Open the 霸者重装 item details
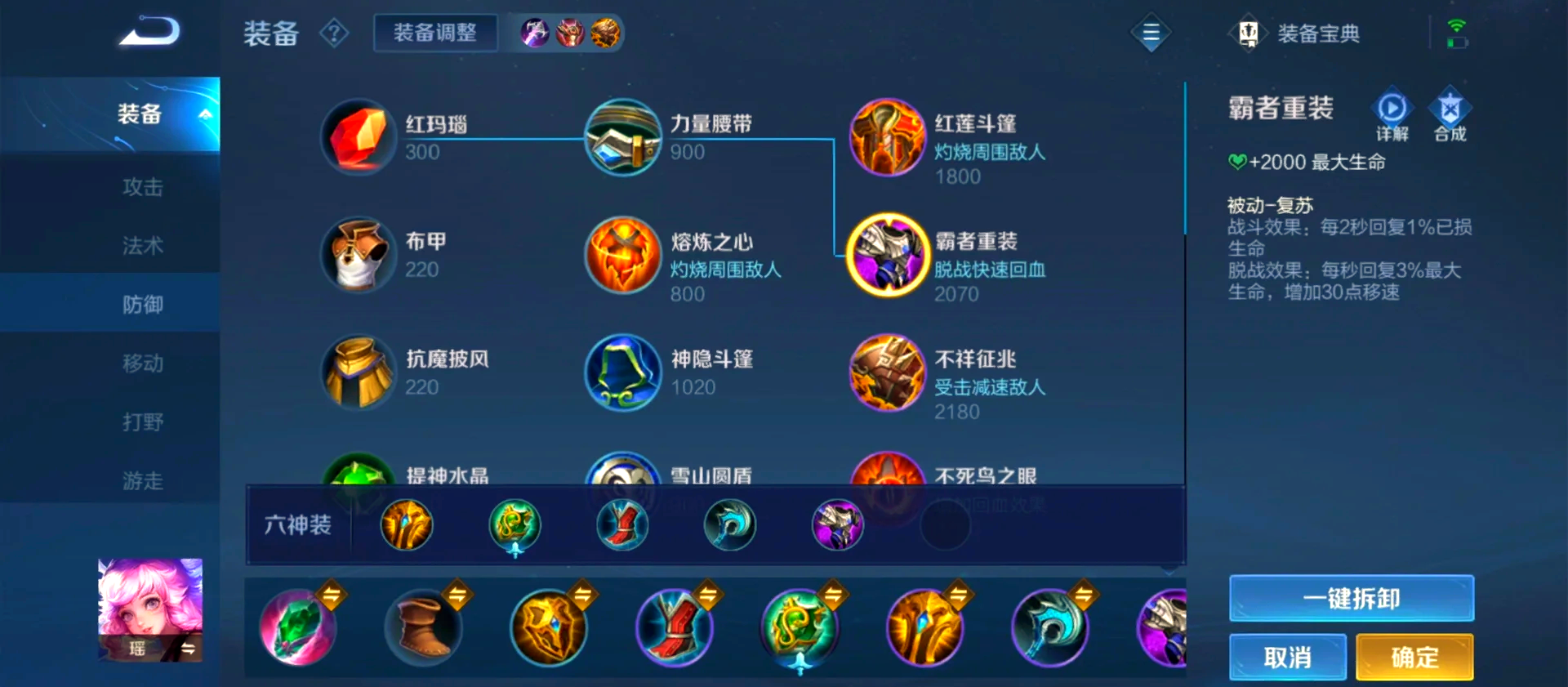 (x=887, y=255)
